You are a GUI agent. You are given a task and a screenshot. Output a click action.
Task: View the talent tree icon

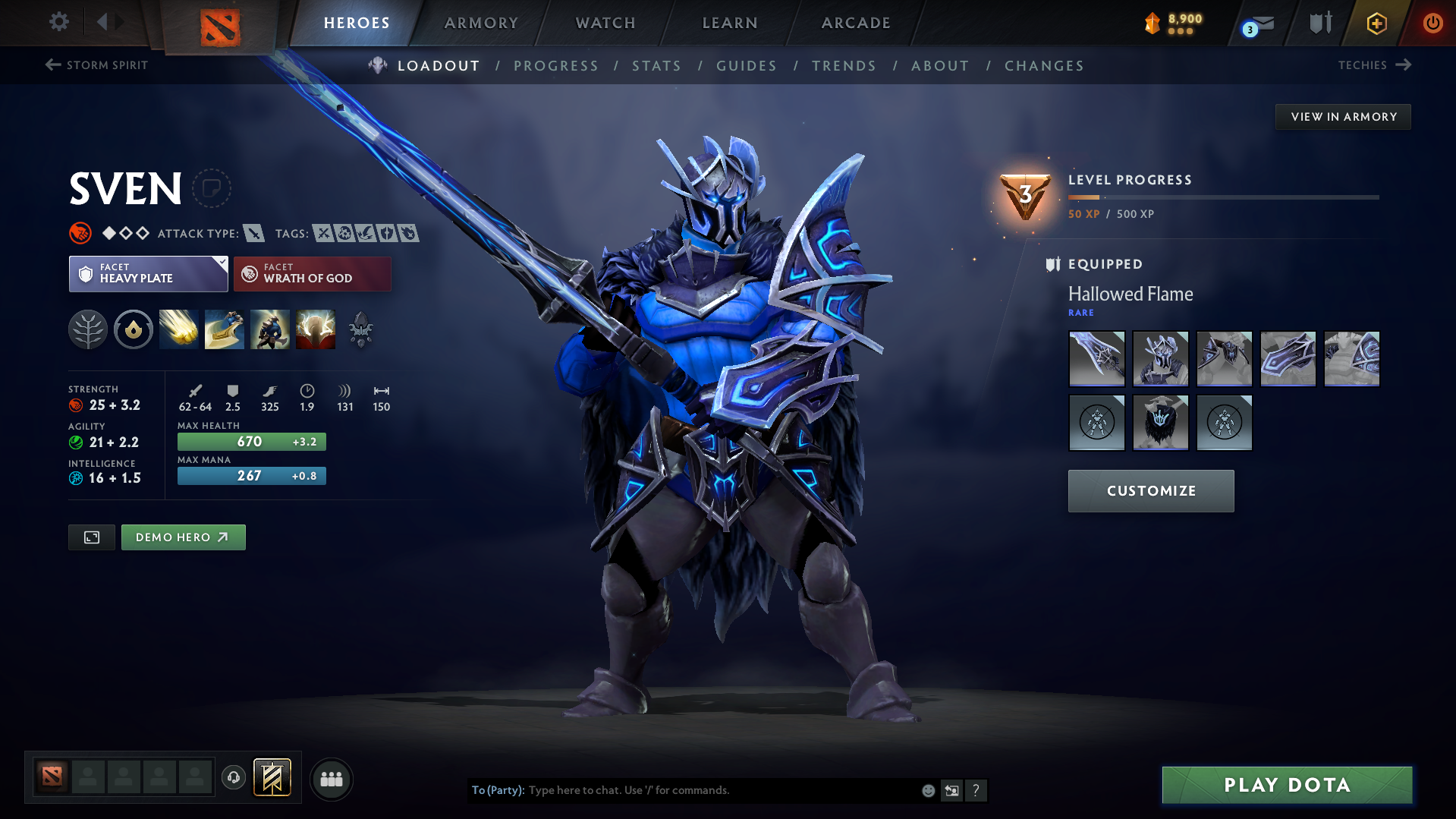tap(87, 329)
